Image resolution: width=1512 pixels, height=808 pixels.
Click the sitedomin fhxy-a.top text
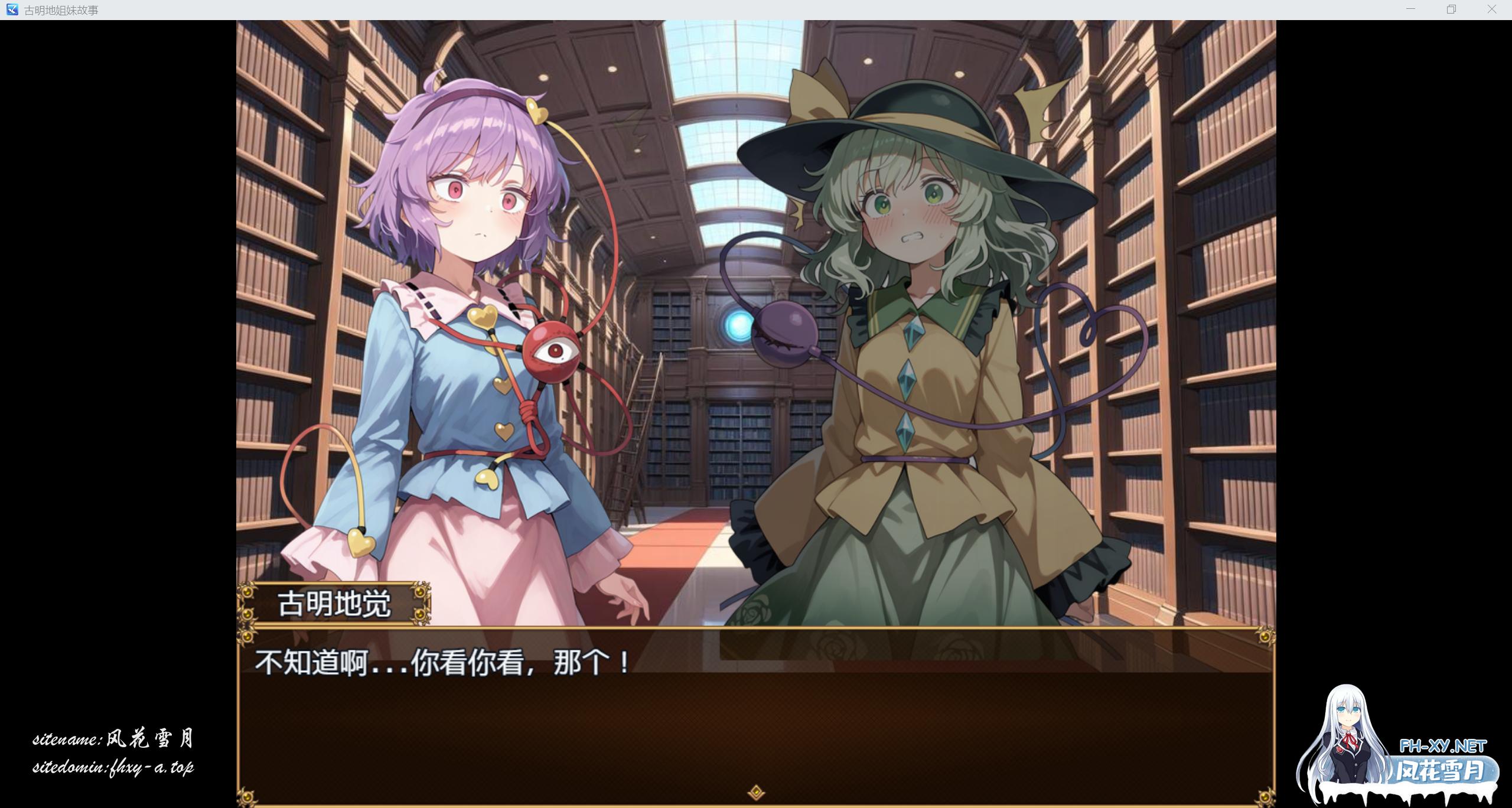(x=115, y=767)
